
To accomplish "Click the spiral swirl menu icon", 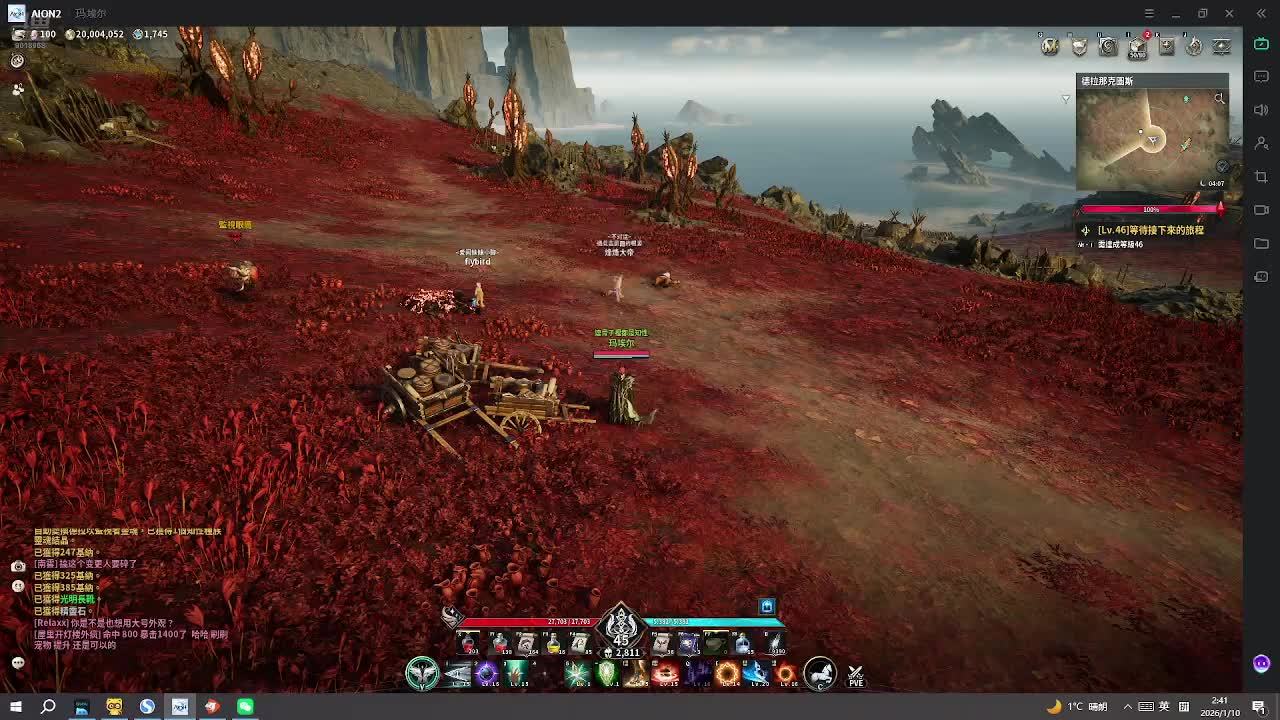I will (1108, 46).
